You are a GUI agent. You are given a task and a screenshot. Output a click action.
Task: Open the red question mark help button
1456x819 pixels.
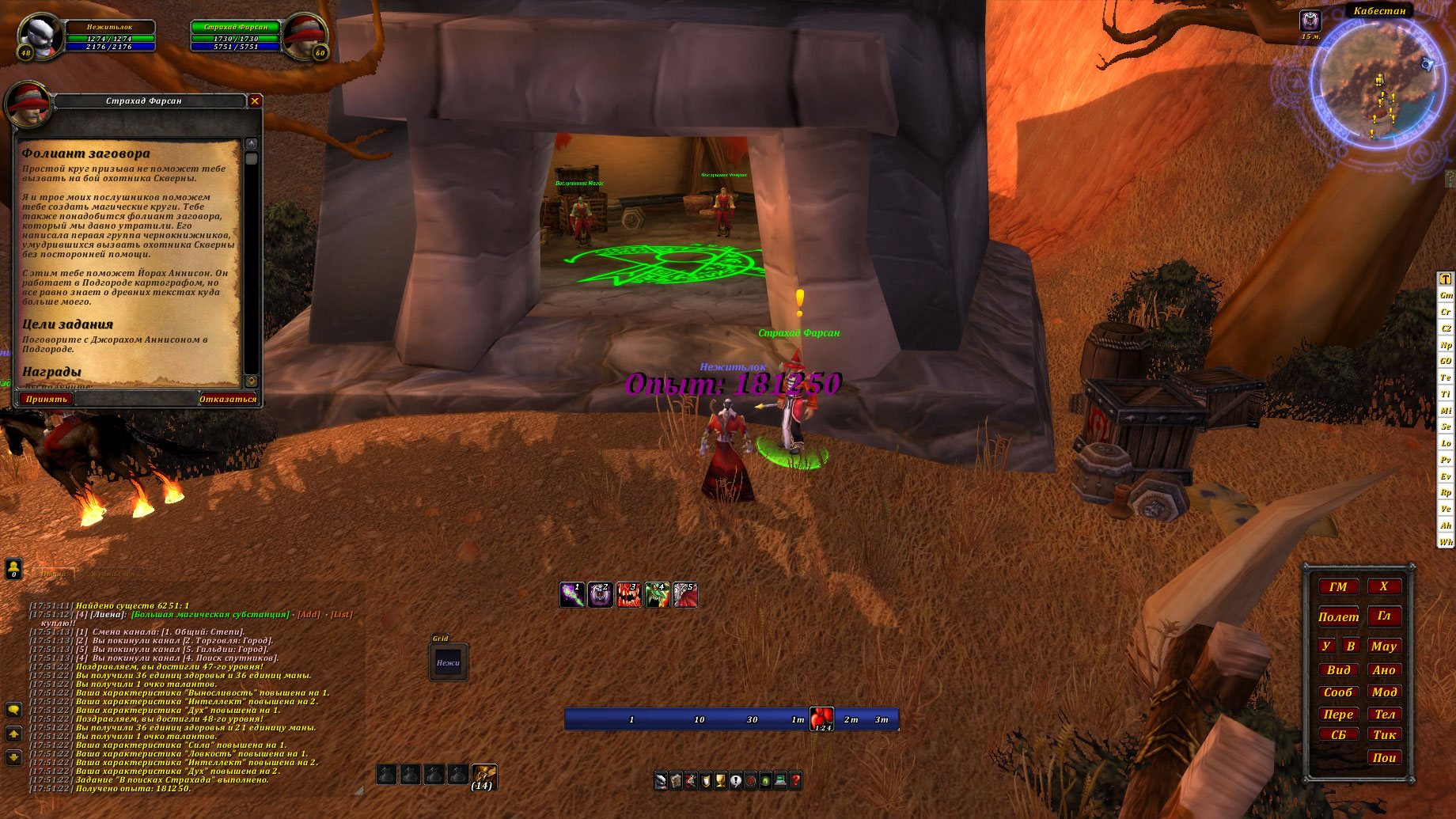pyautogui.click(x=795, y=781)
